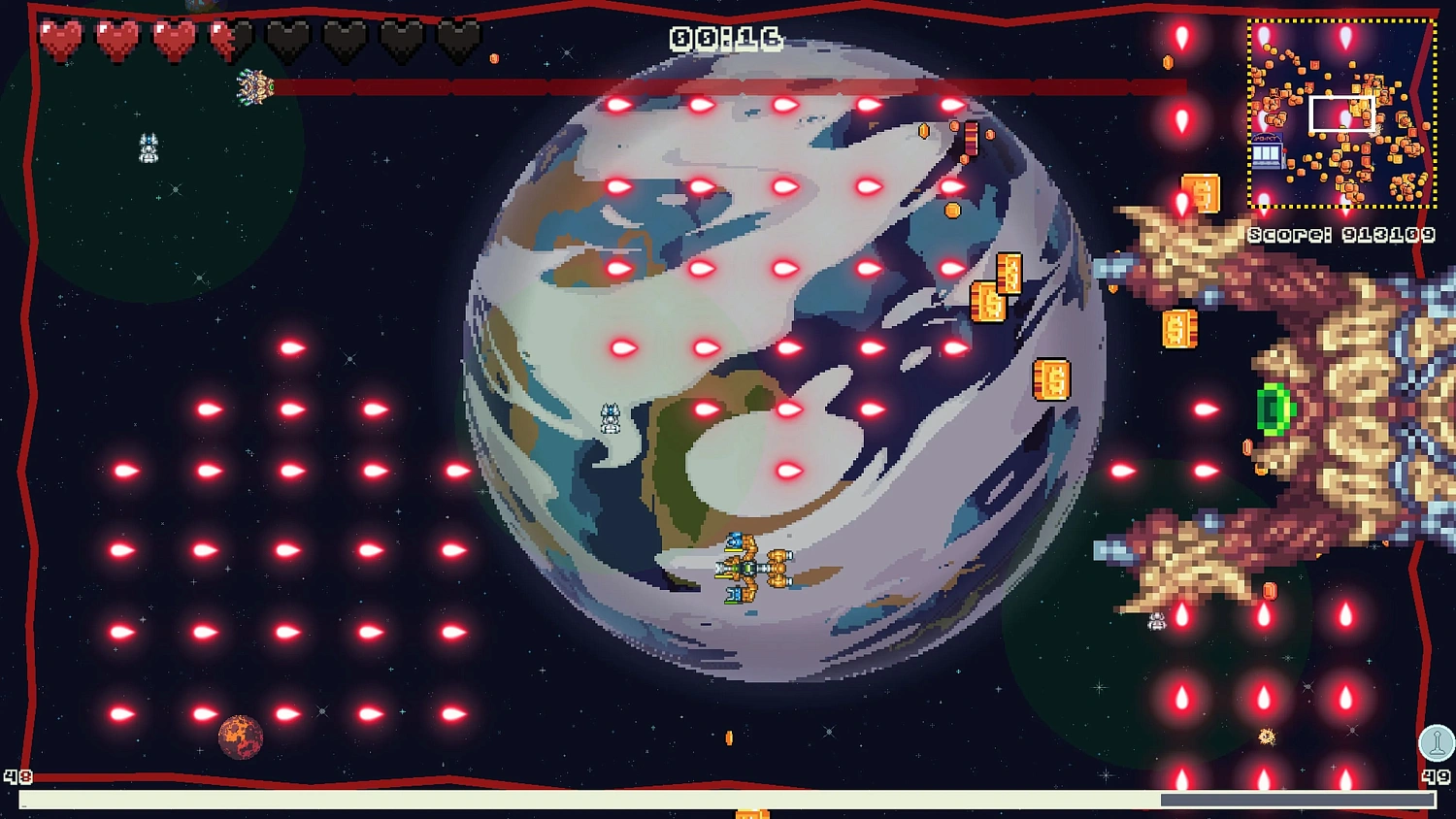The height and width of the screenshot is (819, 1456).
Task: Click the level marker labeled 48 on the left
Action: (17, 776)
